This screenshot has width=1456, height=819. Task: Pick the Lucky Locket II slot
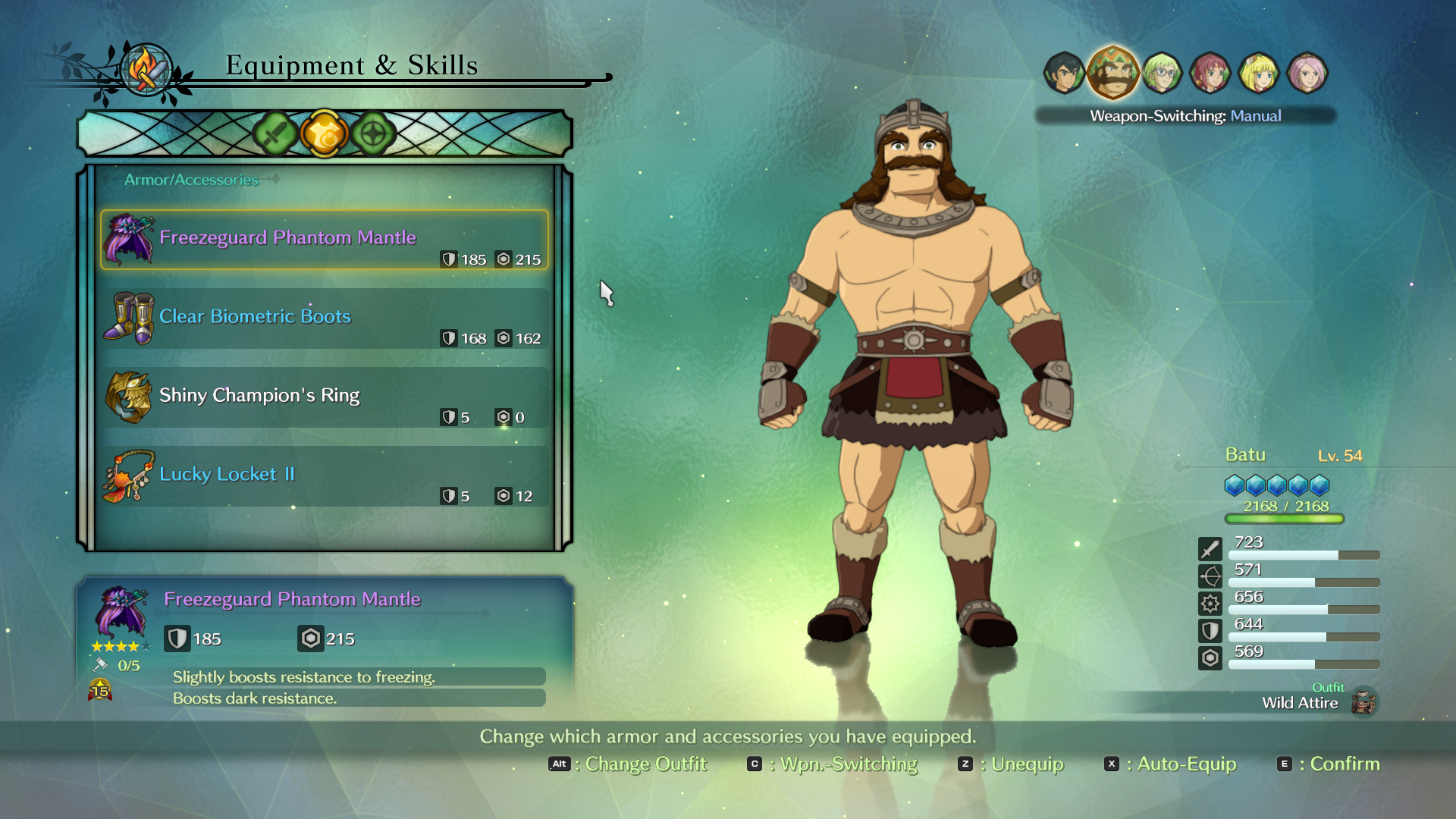click(325, 476)
